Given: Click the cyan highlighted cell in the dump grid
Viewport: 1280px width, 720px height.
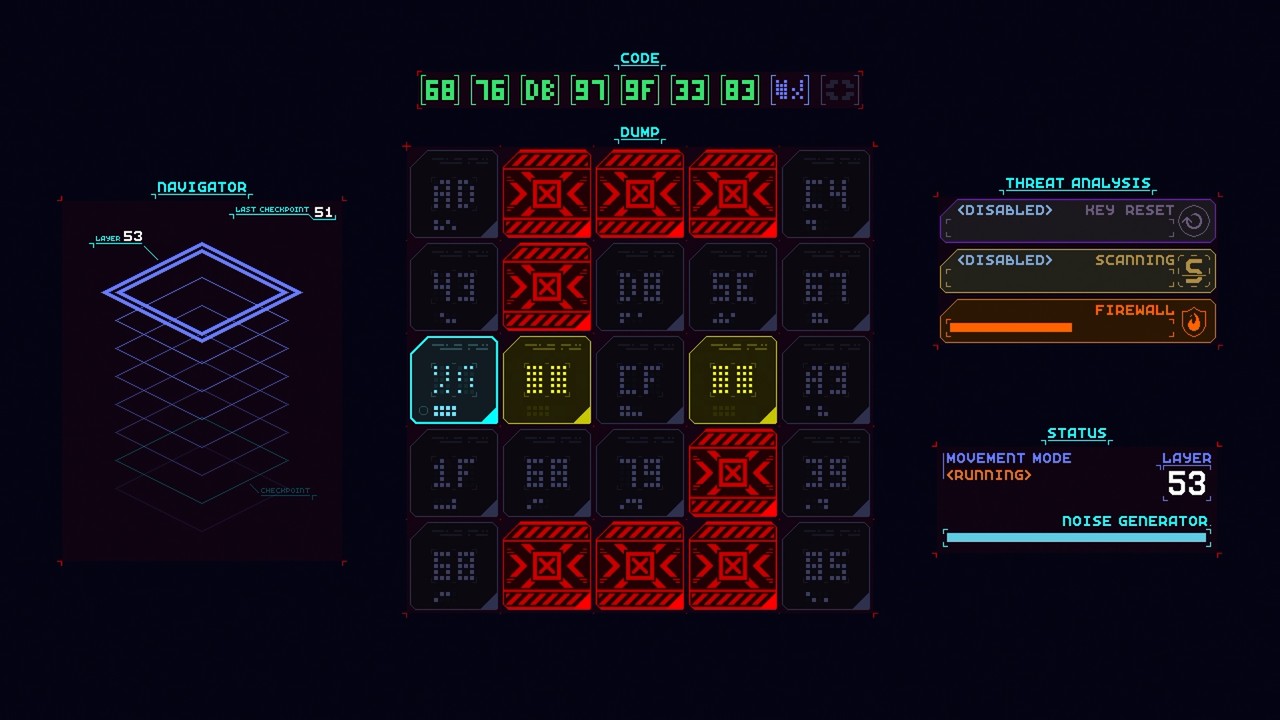Looking at the screenshot, I should pos(453,380).
